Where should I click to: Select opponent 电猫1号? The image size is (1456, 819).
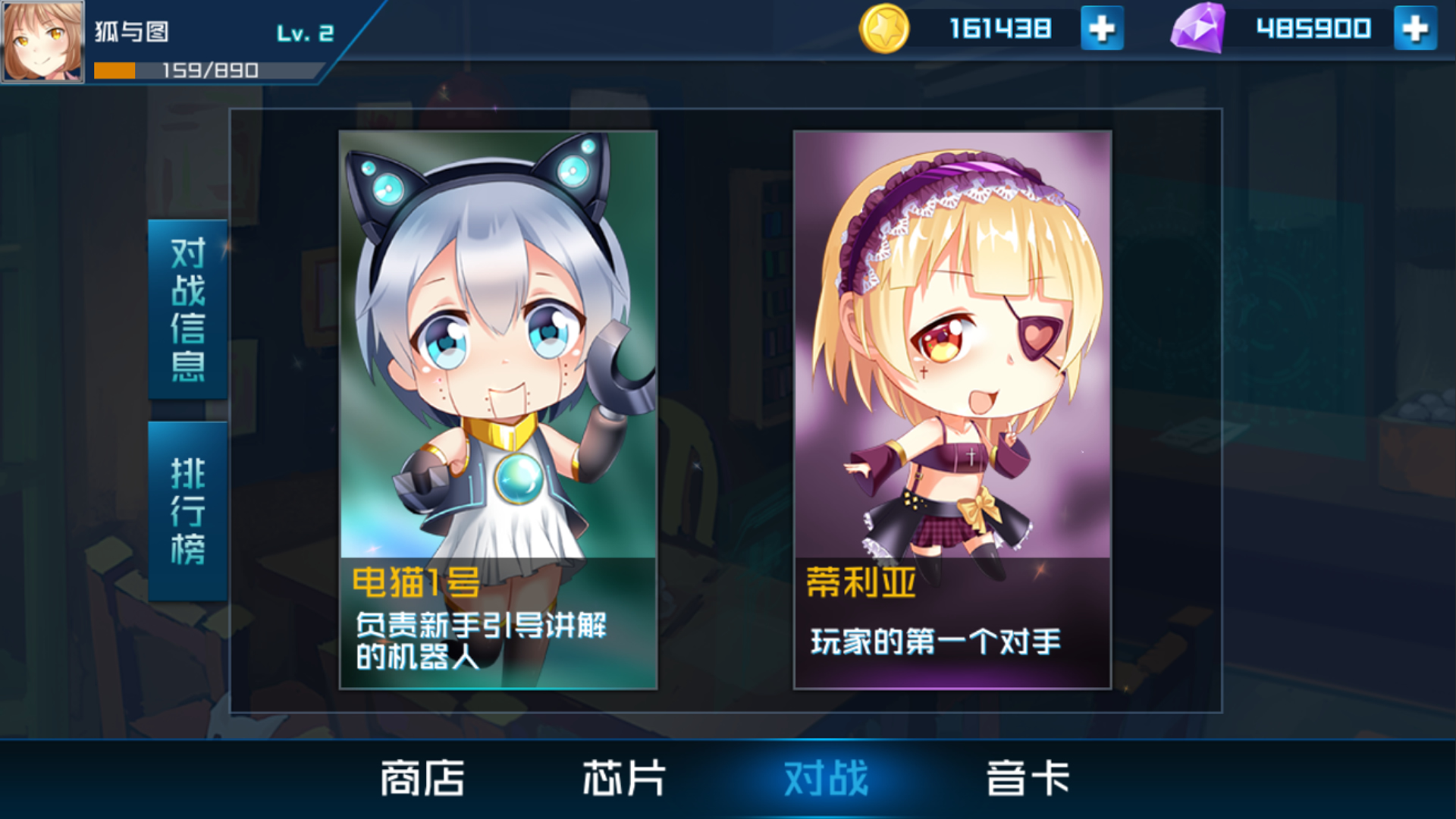point(497,409)
